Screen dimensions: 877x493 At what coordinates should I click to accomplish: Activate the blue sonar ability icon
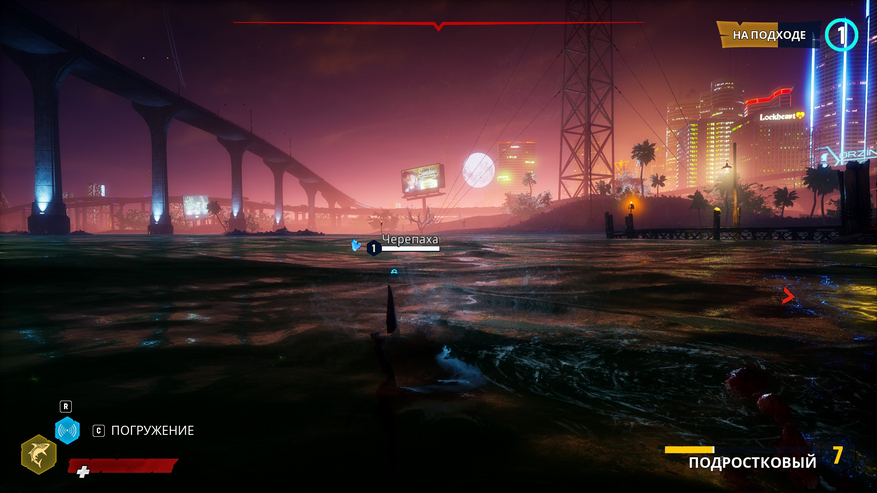pyautogui.click(x=67, y=430)
